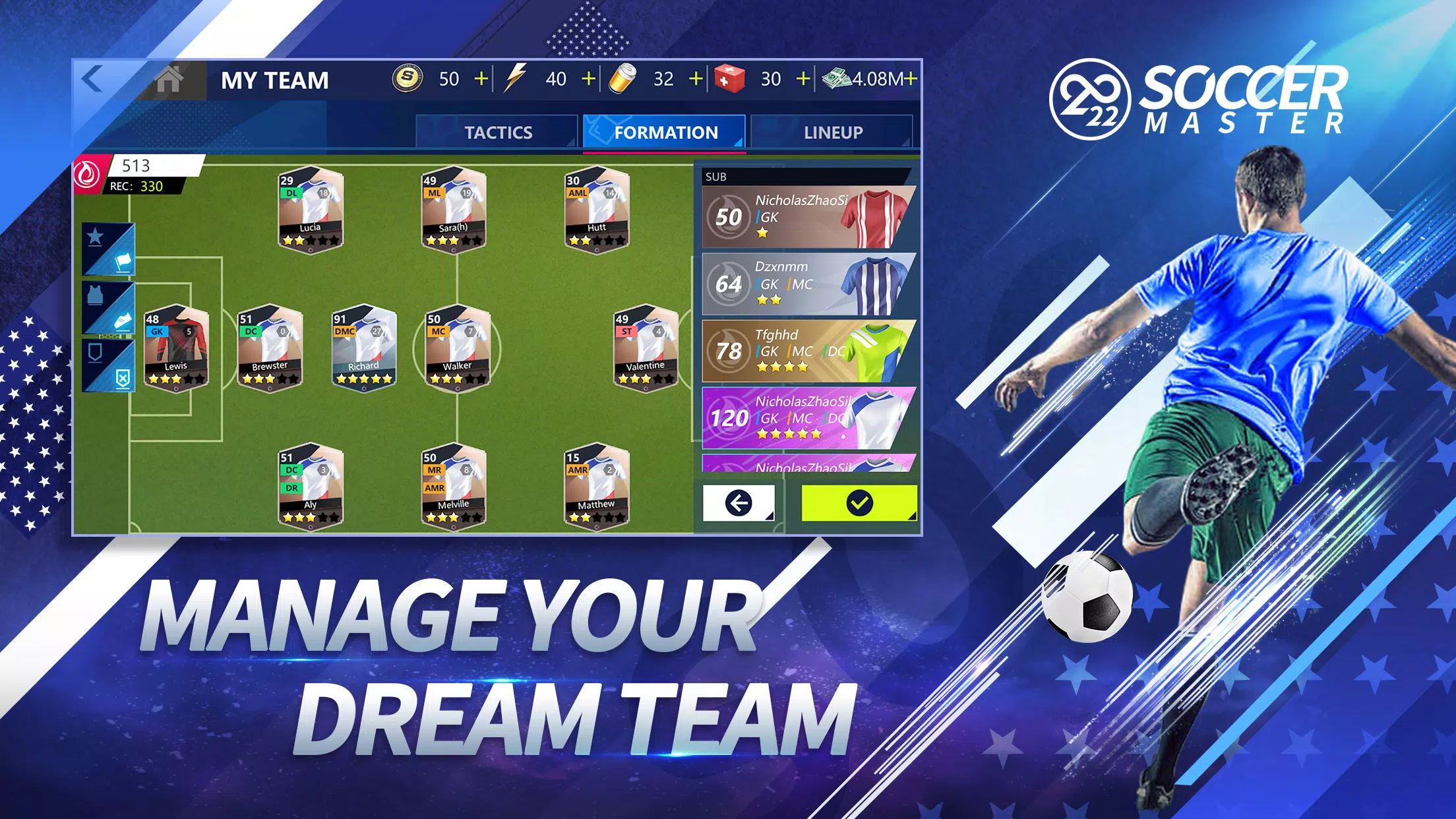Select the crossed-out shield icon
The image size is (1456, 819).
pyautogui.click(x=124, y=379)
